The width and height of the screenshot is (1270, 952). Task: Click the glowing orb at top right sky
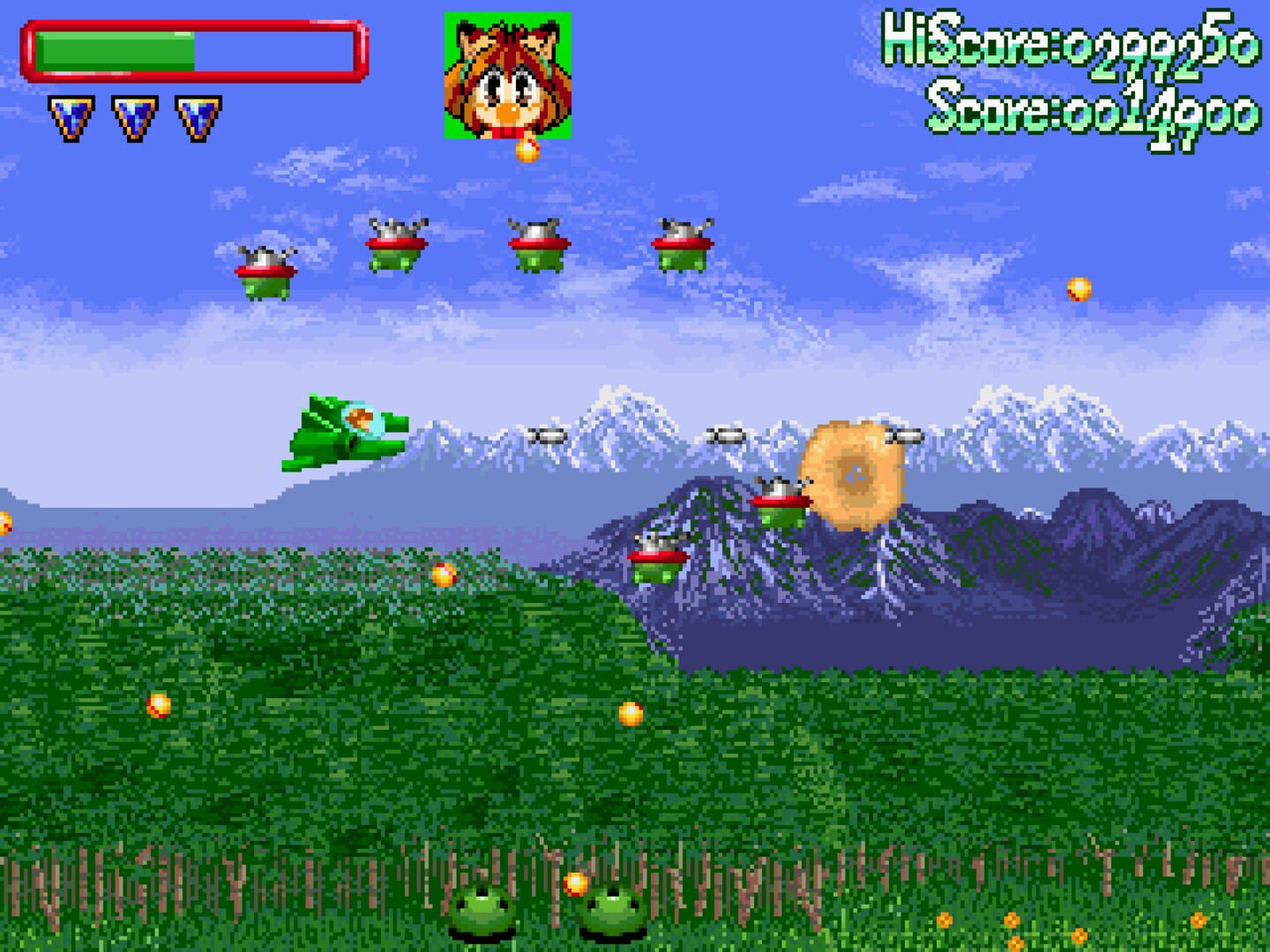click(1079, 287)
